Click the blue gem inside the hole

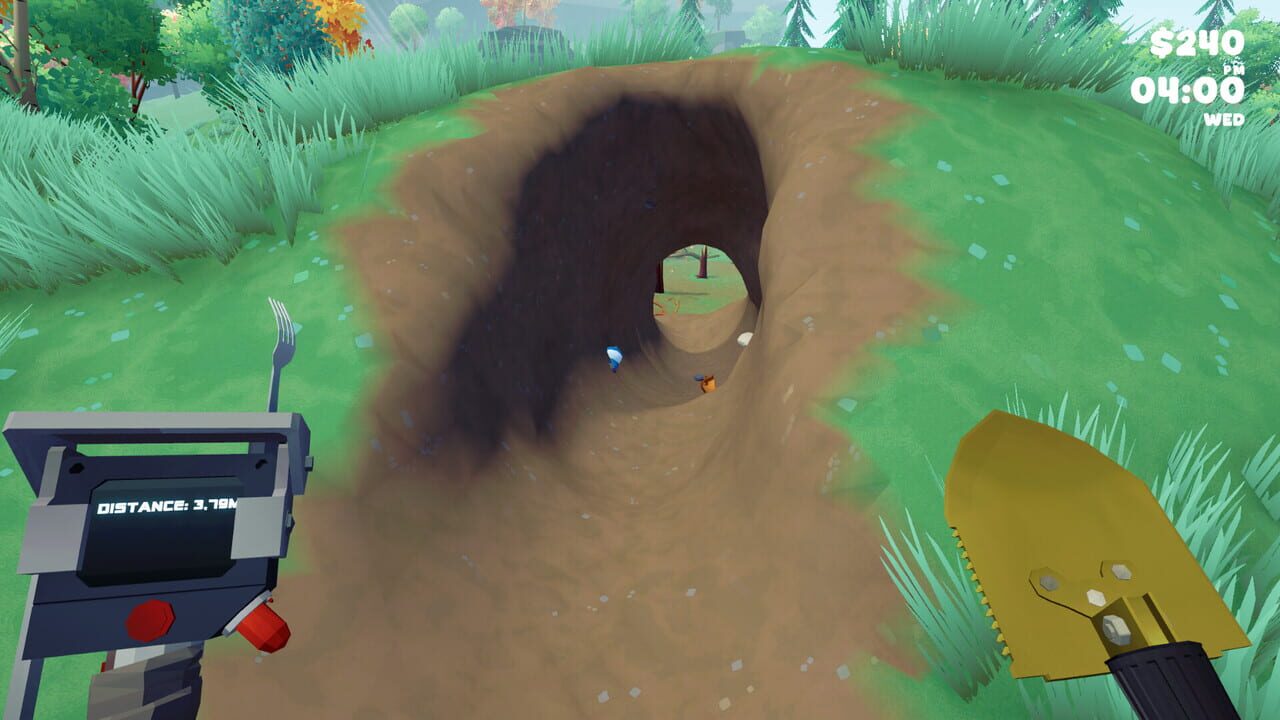pyautogui.click(x=615, y=355)
